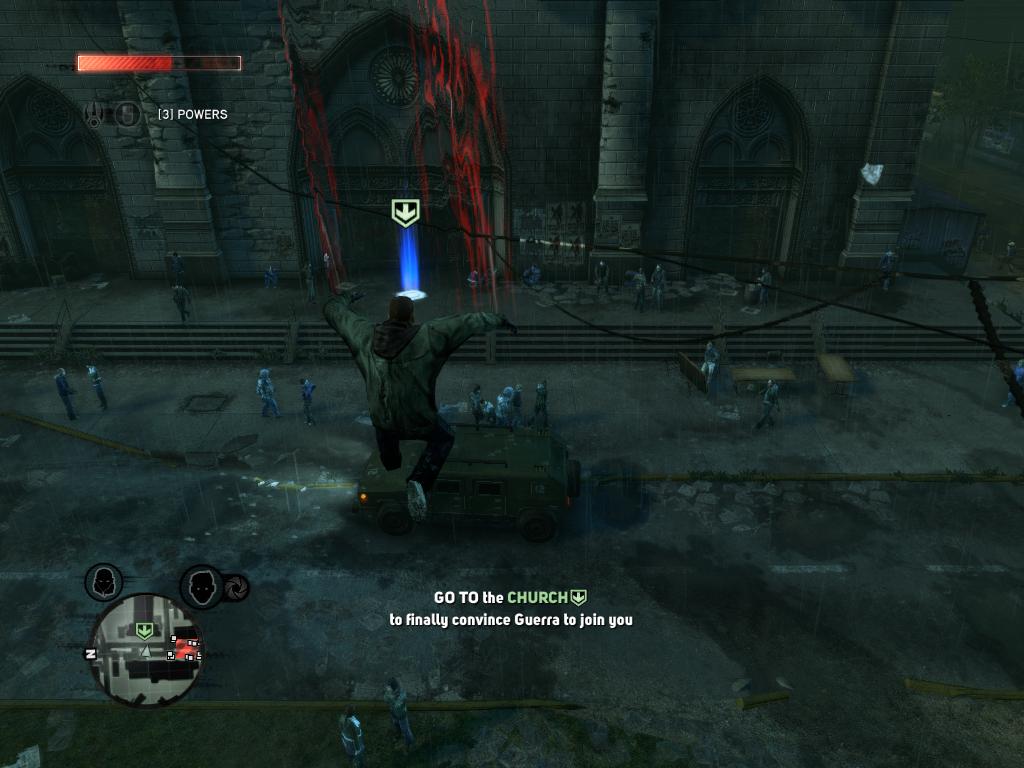
Task: Select the bare-head face icon beside the shutter
Action: 201,586
